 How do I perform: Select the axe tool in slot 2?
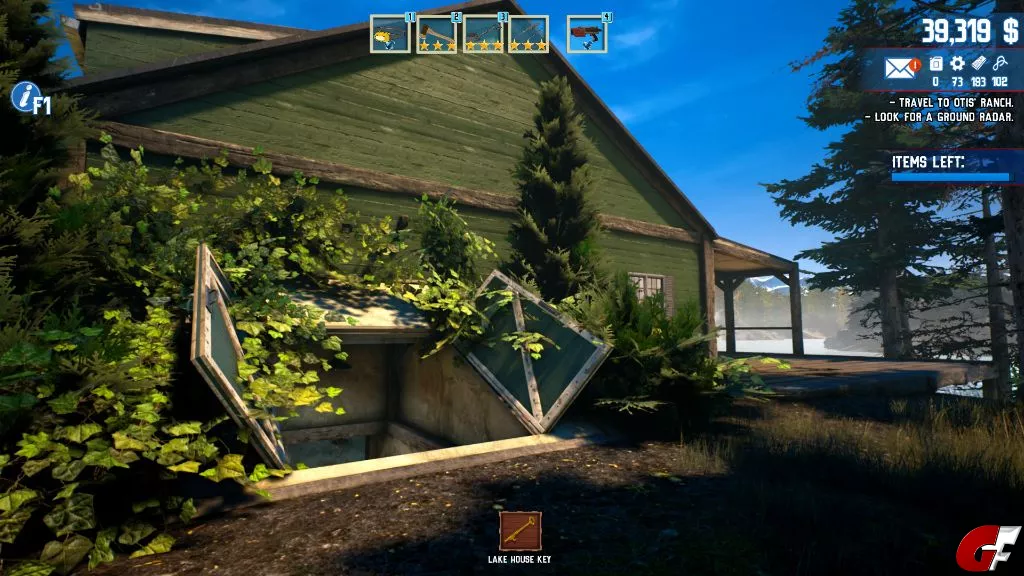tap(436, 34)
